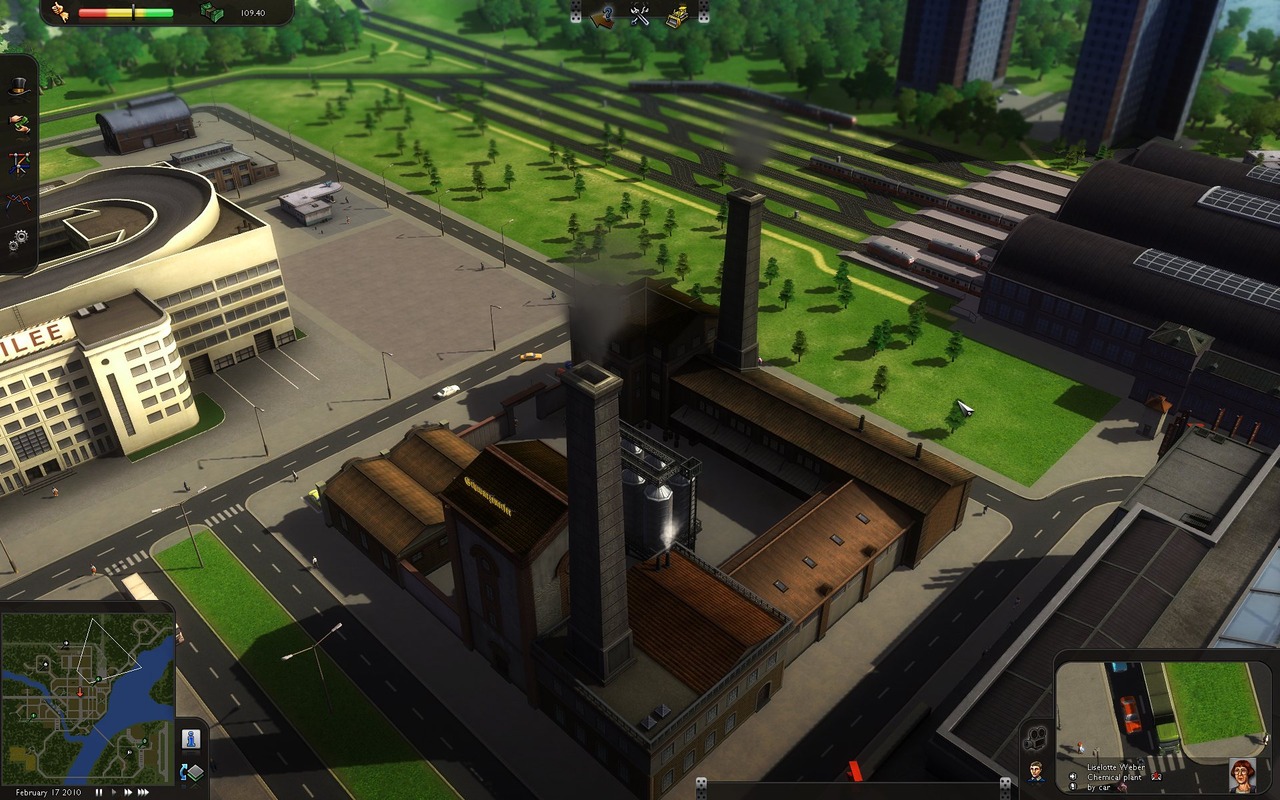The width and height of the screenshot is (1280, 800).
Task: Click Liselotte Weber's portrait
Action: pyautogui.click(x=1242, y=775)
